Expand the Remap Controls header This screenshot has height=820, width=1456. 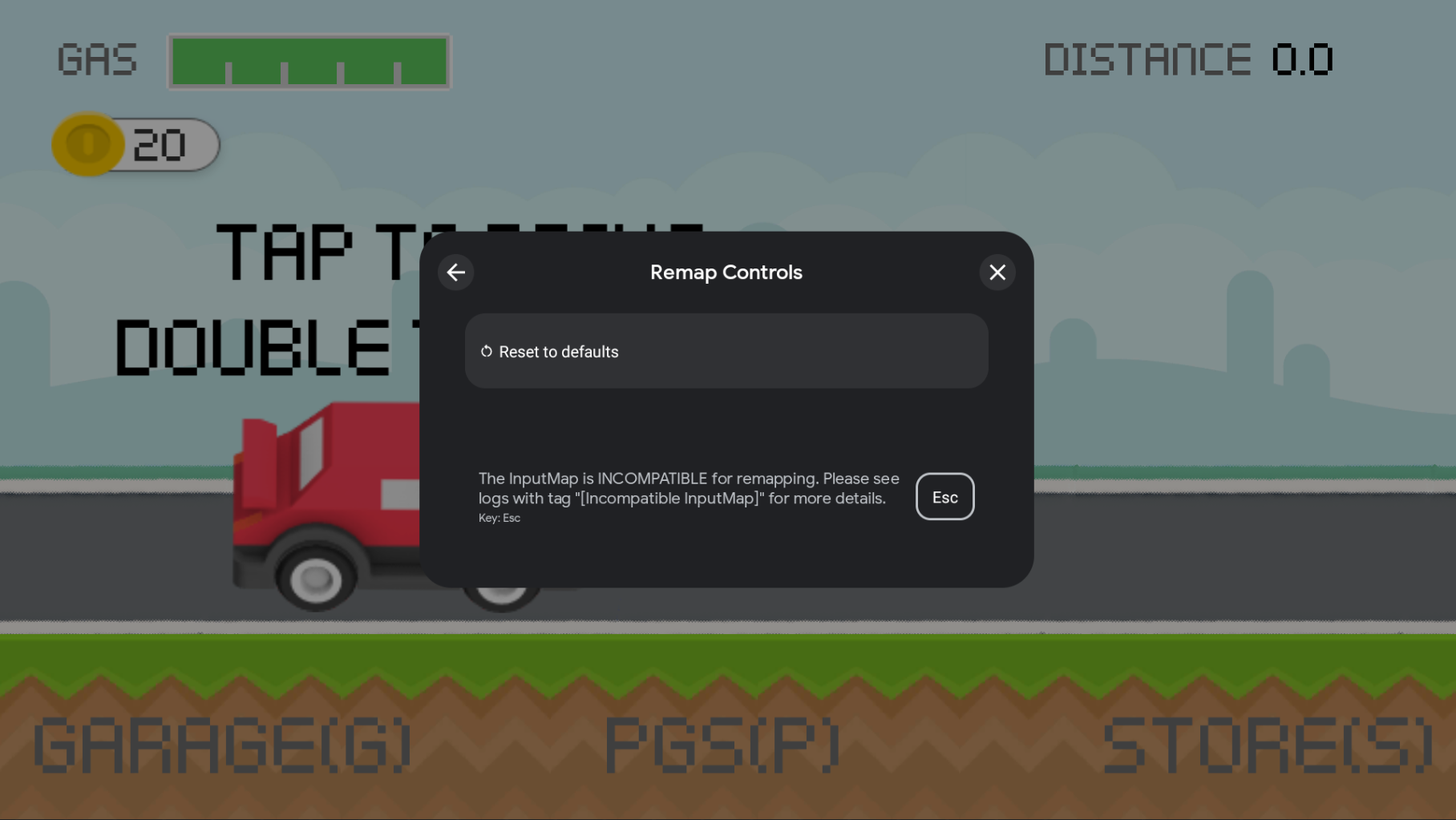tap(726, 273)
